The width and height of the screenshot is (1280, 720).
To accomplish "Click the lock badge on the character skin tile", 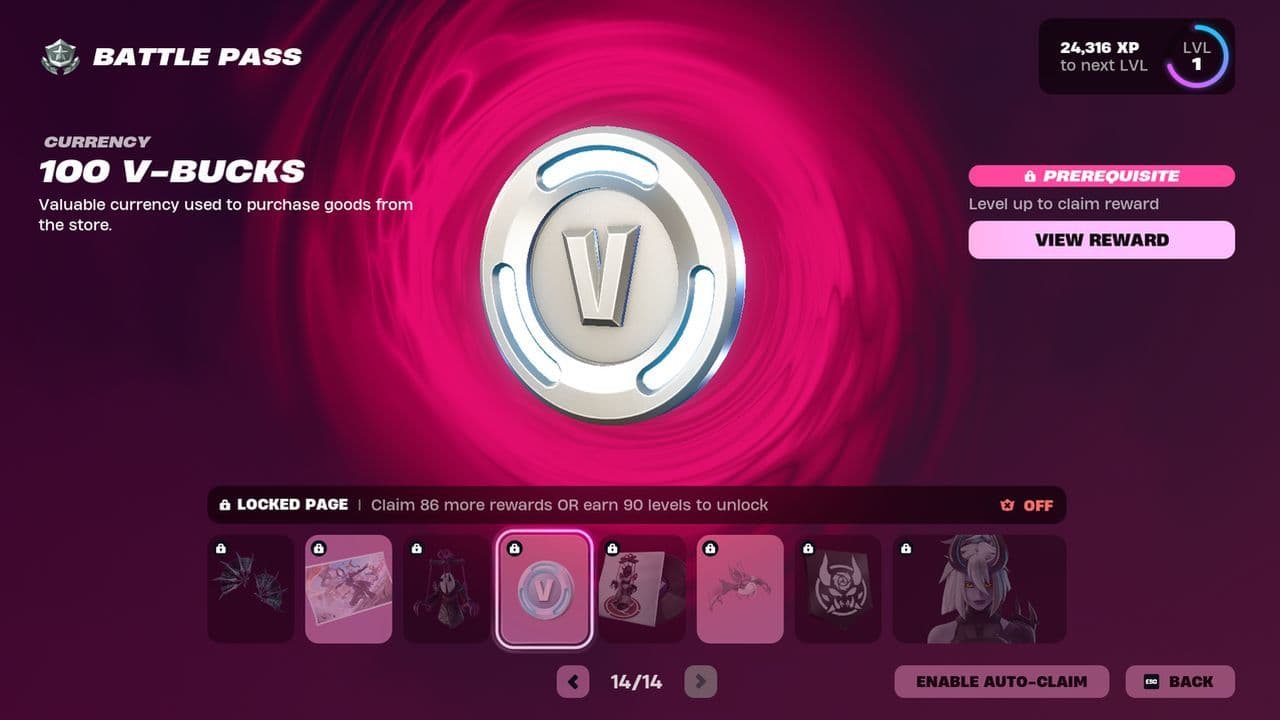I will click(x=906, y=547).
